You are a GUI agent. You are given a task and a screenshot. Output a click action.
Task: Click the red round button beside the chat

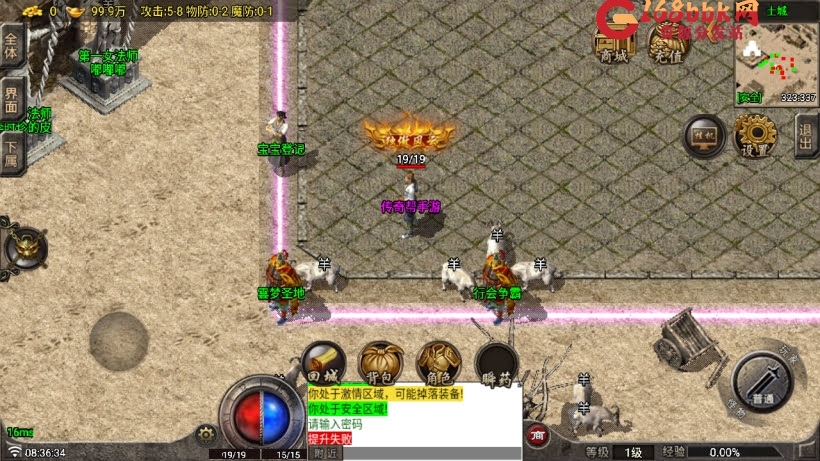[x=538, y=436]
